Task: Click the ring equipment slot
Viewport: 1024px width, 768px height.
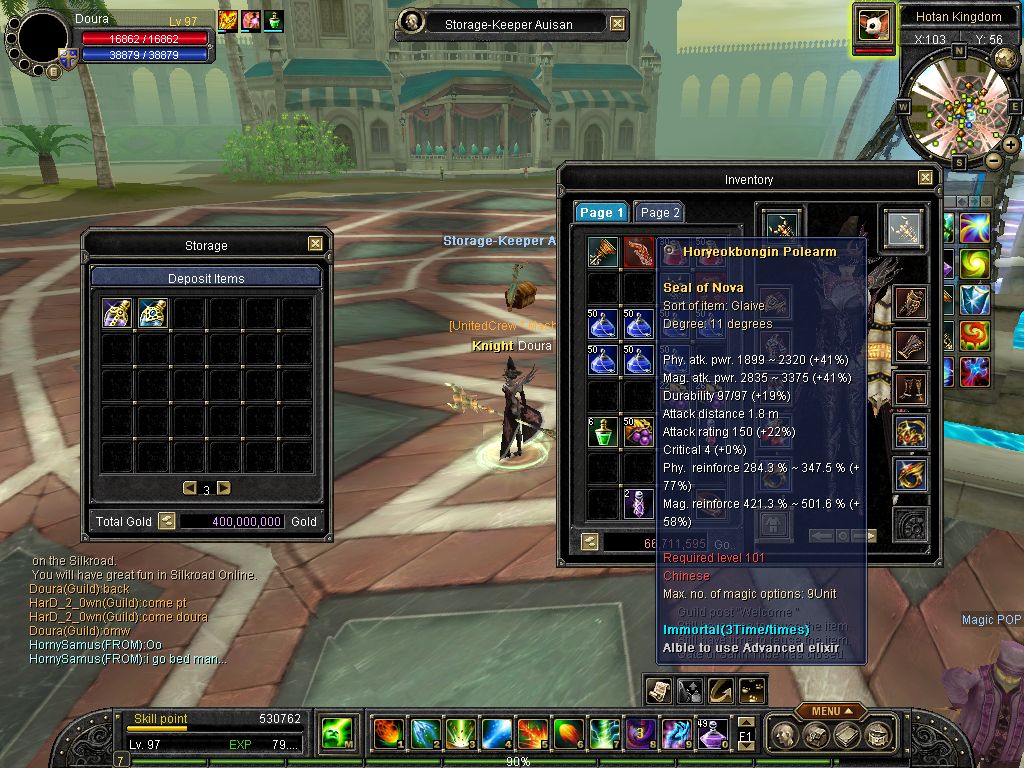Action: point(910,475)
